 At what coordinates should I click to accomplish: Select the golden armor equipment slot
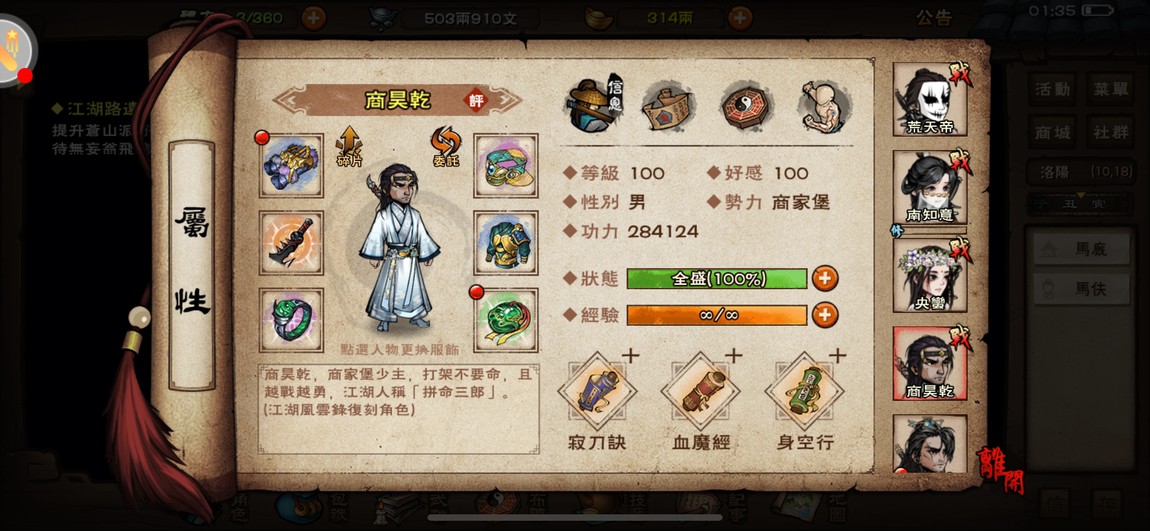[x=505, y=243]
